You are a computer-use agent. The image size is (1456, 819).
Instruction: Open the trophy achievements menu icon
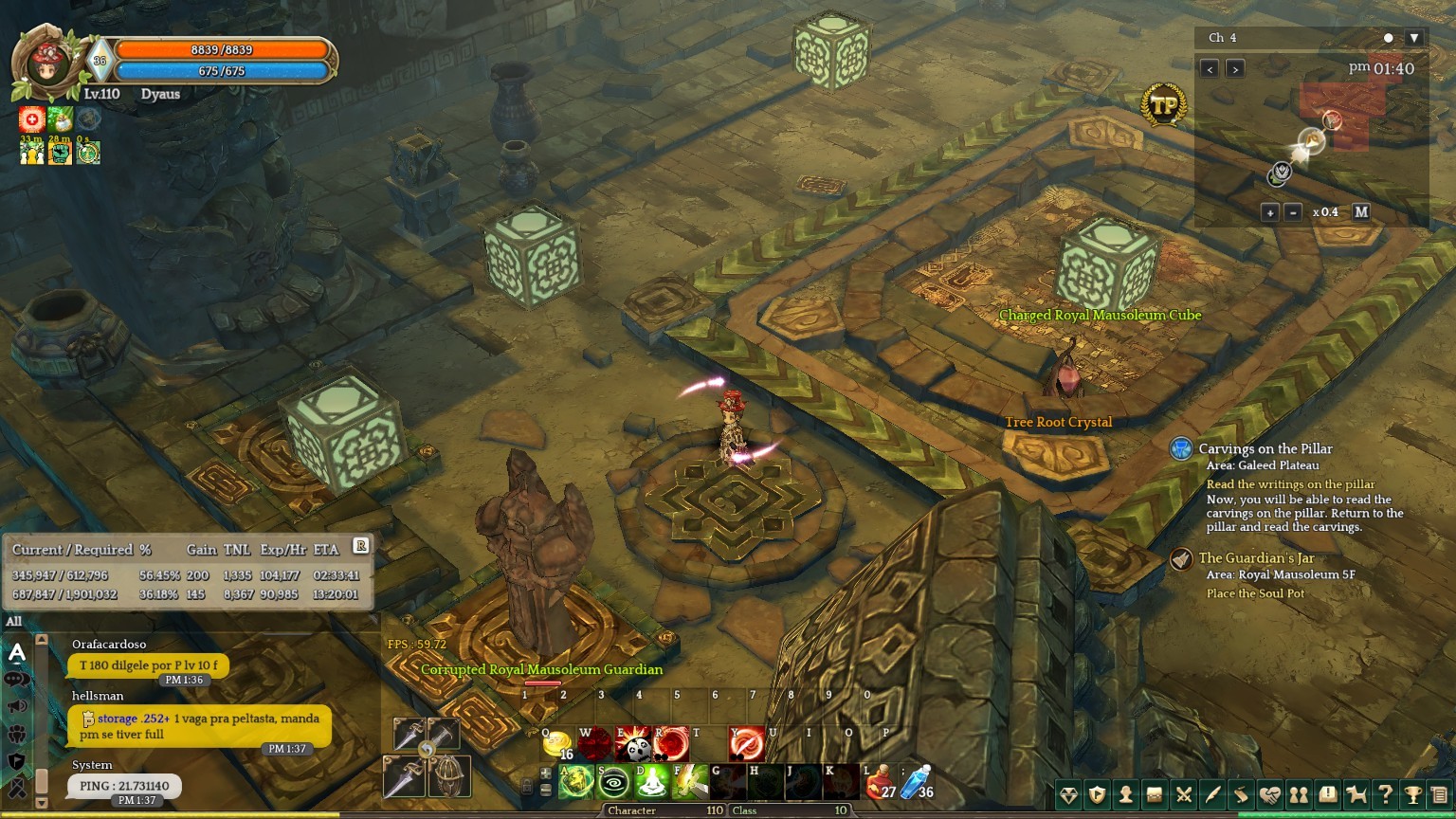[1413, 794]
